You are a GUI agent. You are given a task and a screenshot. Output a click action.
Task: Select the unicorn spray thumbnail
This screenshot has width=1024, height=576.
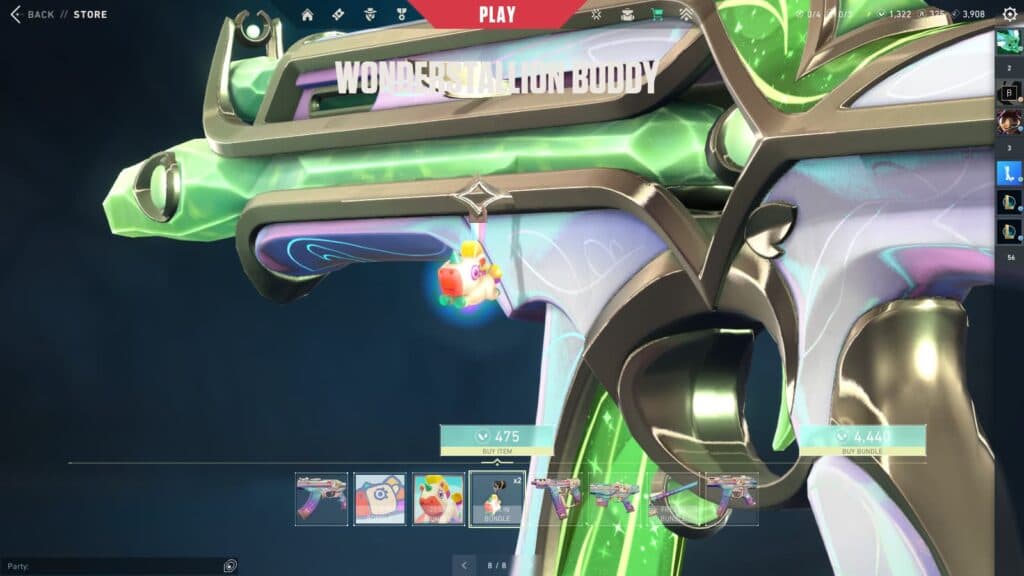pyautogui.click(x=439, y=499)
